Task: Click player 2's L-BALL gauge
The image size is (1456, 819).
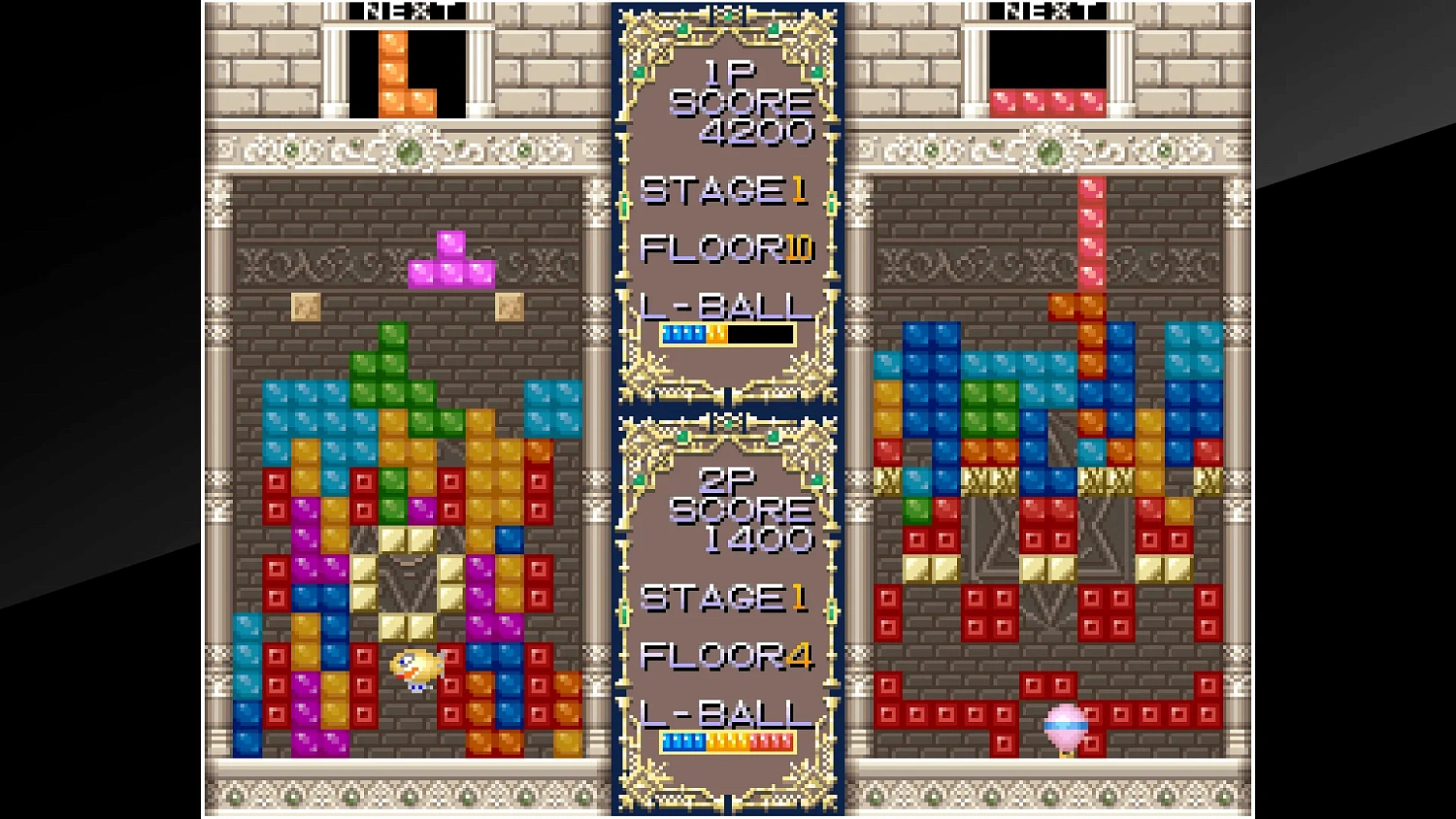Action: click(x=726, y=741)
